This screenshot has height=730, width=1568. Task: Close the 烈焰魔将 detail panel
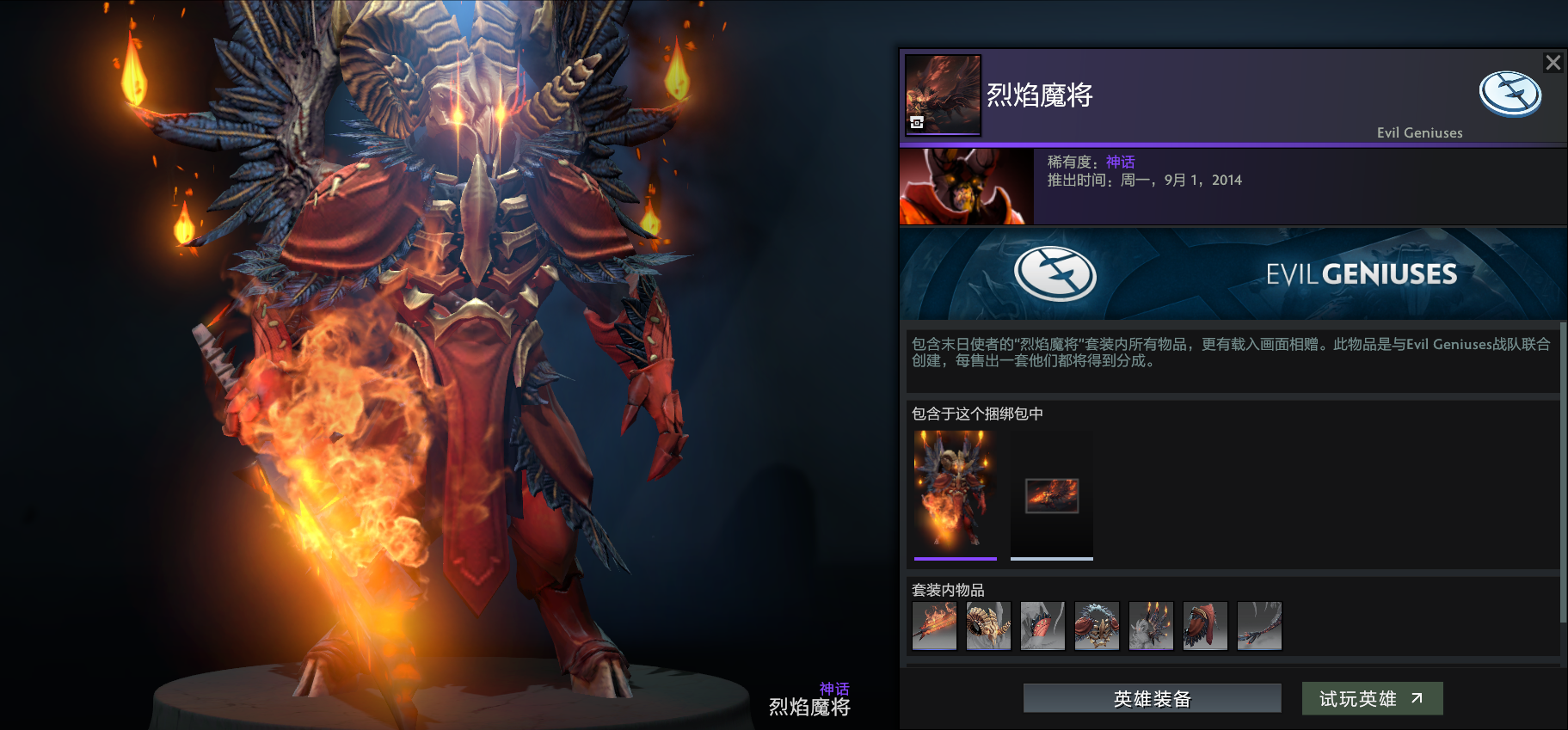click(x=1553, y=62)
